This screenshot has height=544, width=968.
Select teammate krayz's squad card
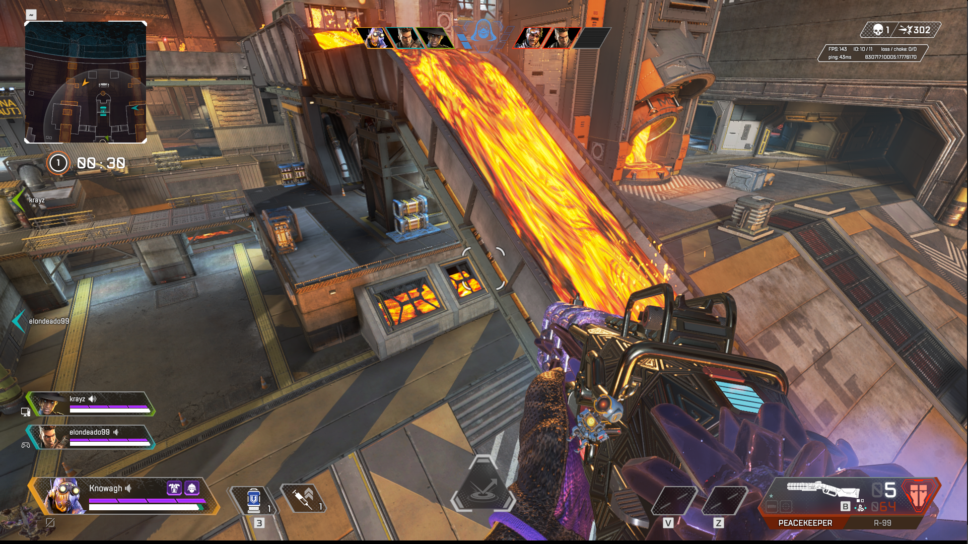click(x=88, y=402)
